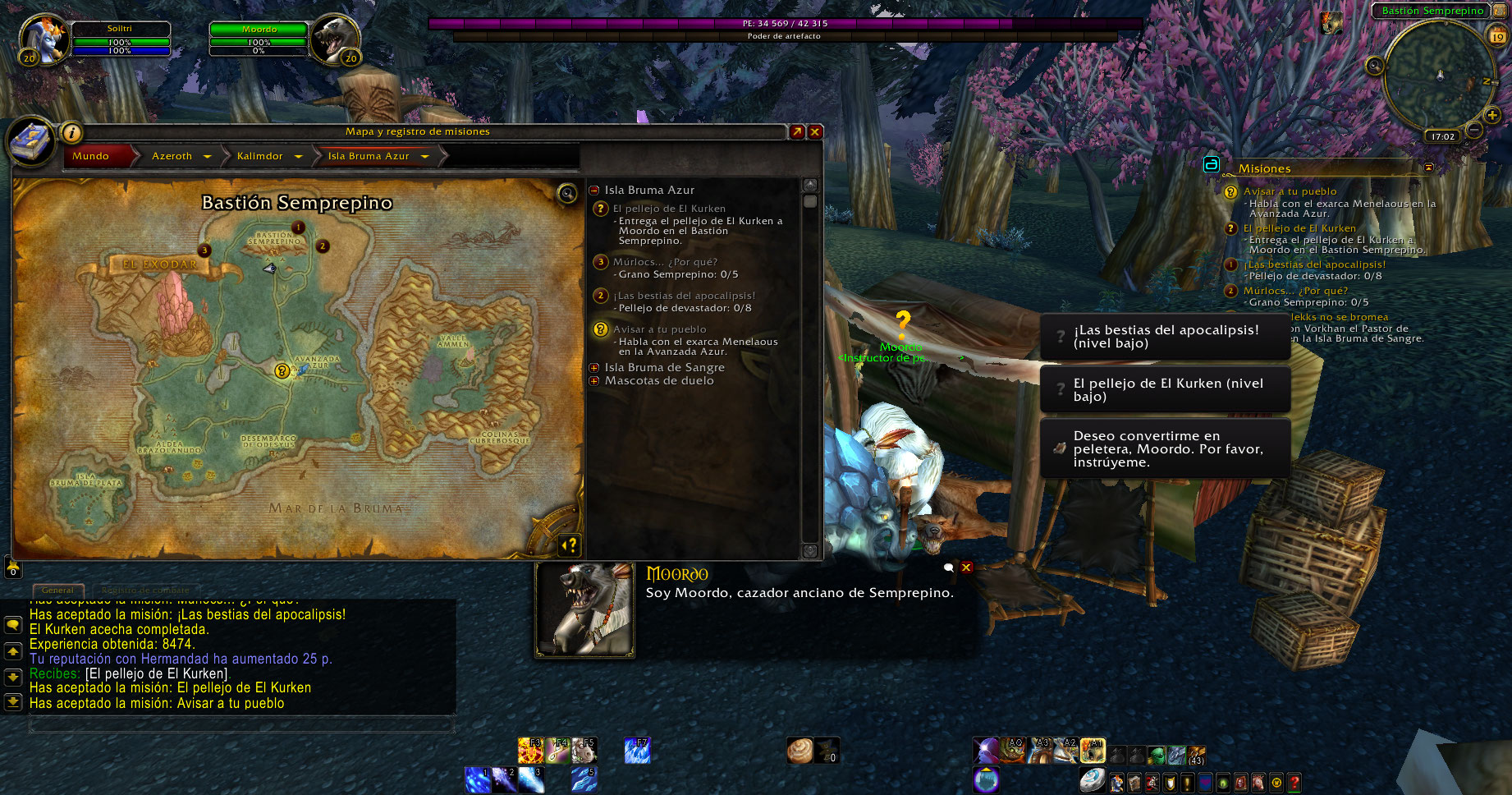Open the General chat tab

[57, 590]
